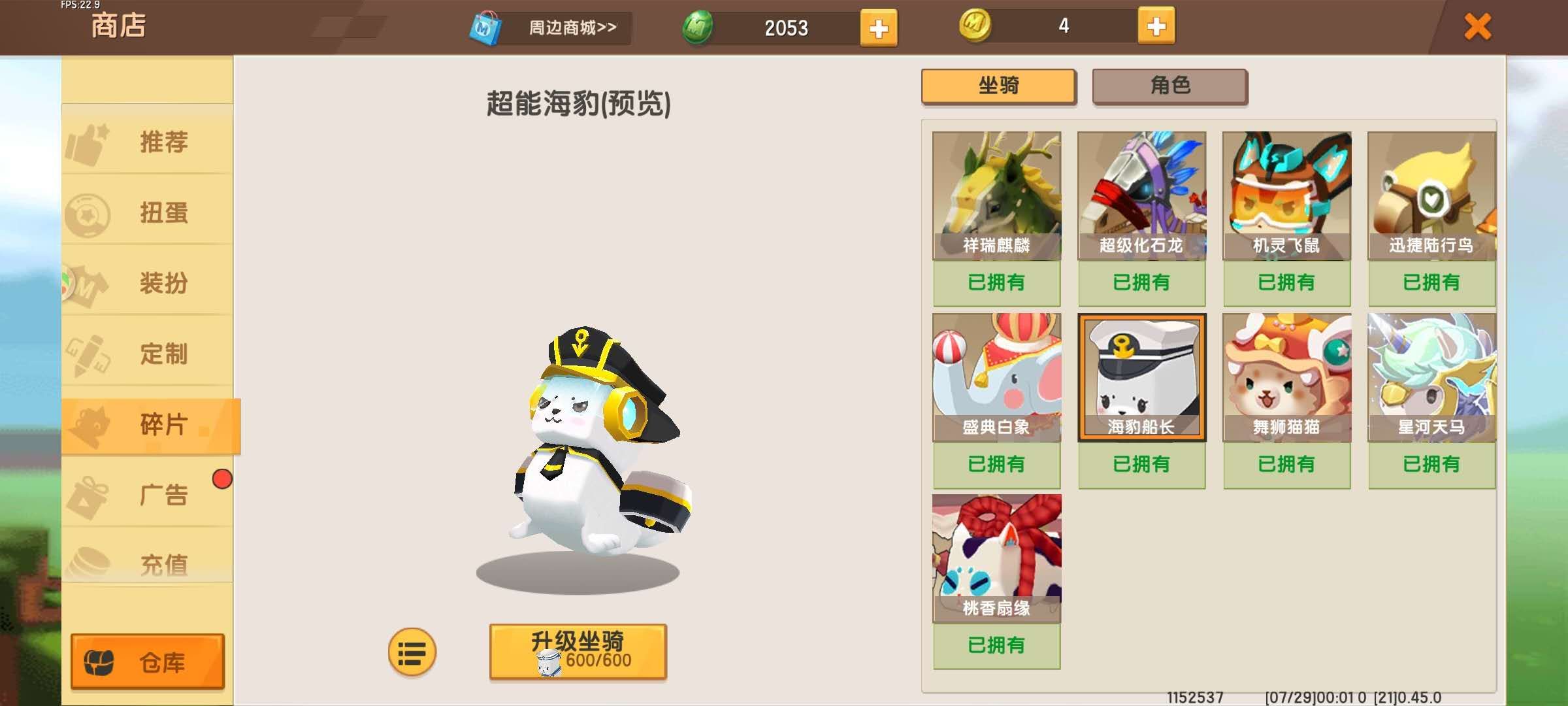
Task: Show the round yellow list button details
Action: point(412,652)
